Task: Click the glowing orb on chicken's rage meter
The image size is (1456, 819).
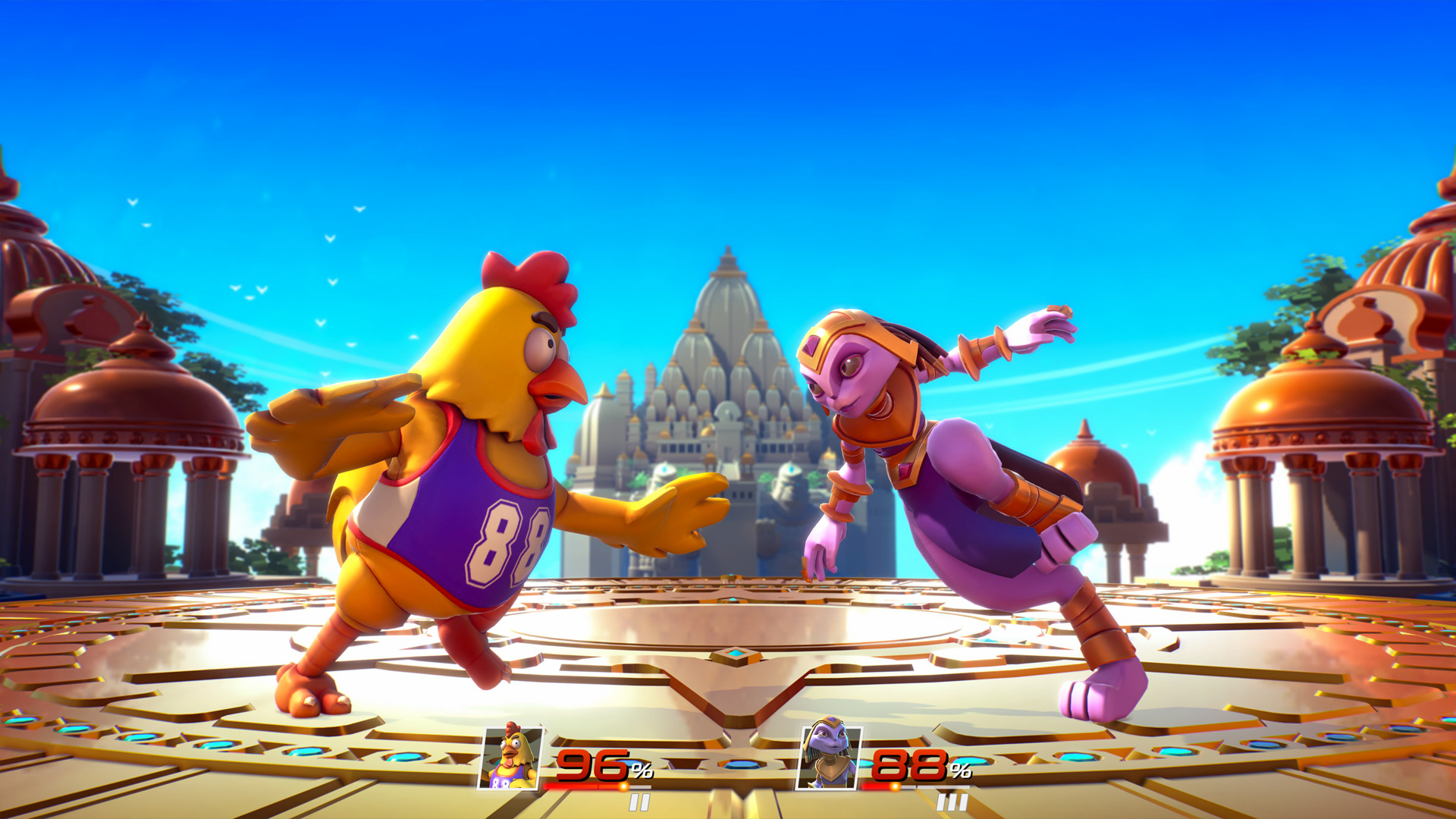Action: [x=623, y=786]
